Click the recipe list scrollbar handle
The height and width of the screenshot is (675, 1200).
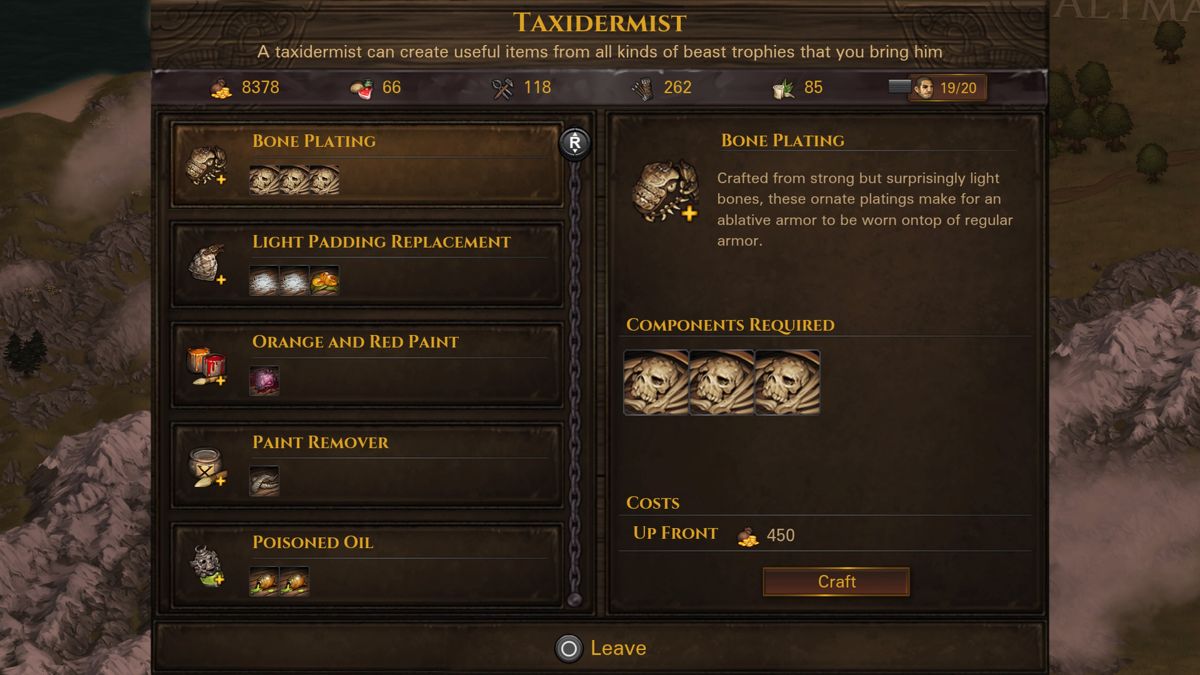coord(574,143)
